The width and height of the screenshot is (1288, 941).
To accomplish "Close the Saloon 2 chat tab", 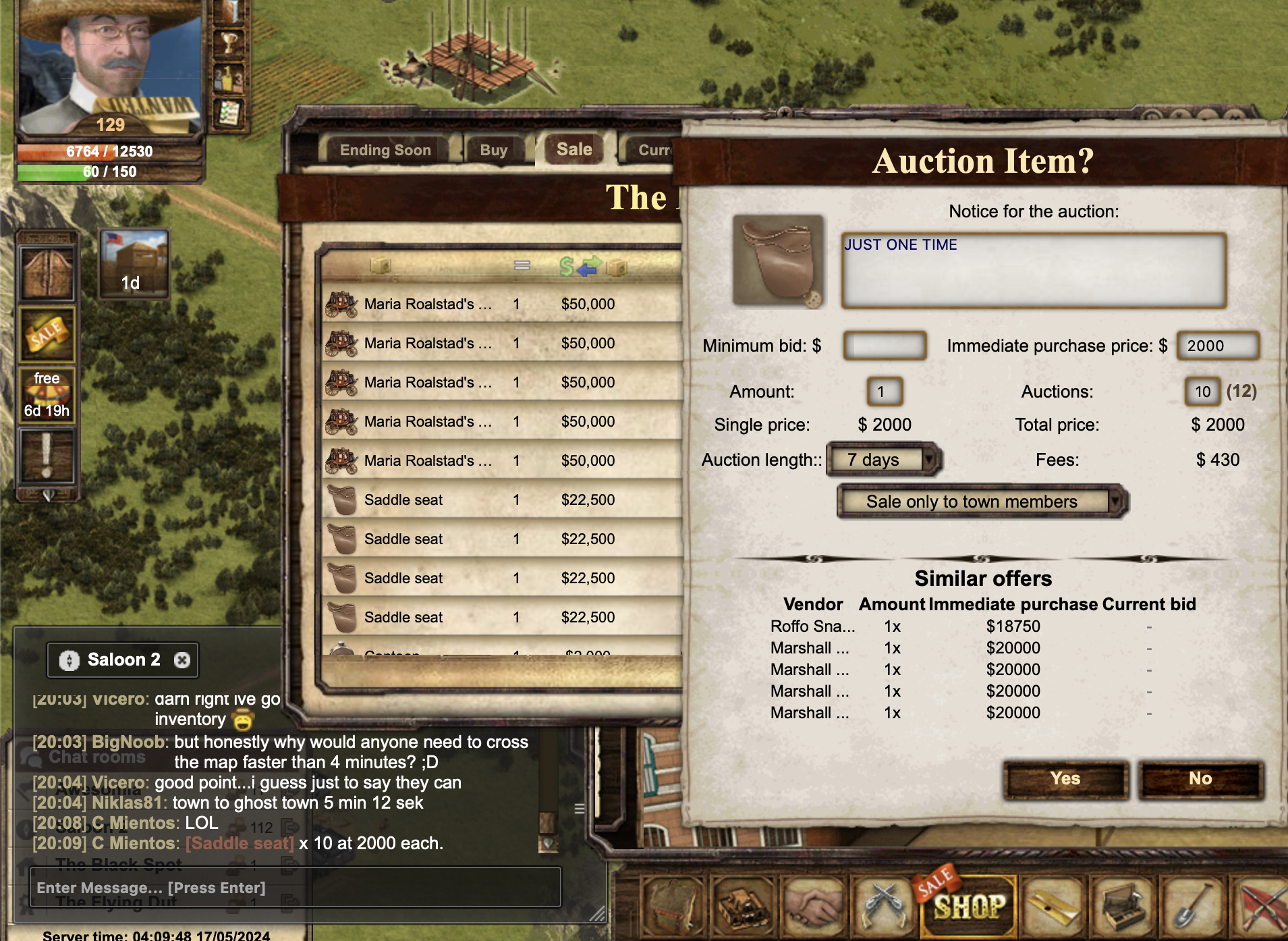I will pyautogui.click(x=181, y=660).
